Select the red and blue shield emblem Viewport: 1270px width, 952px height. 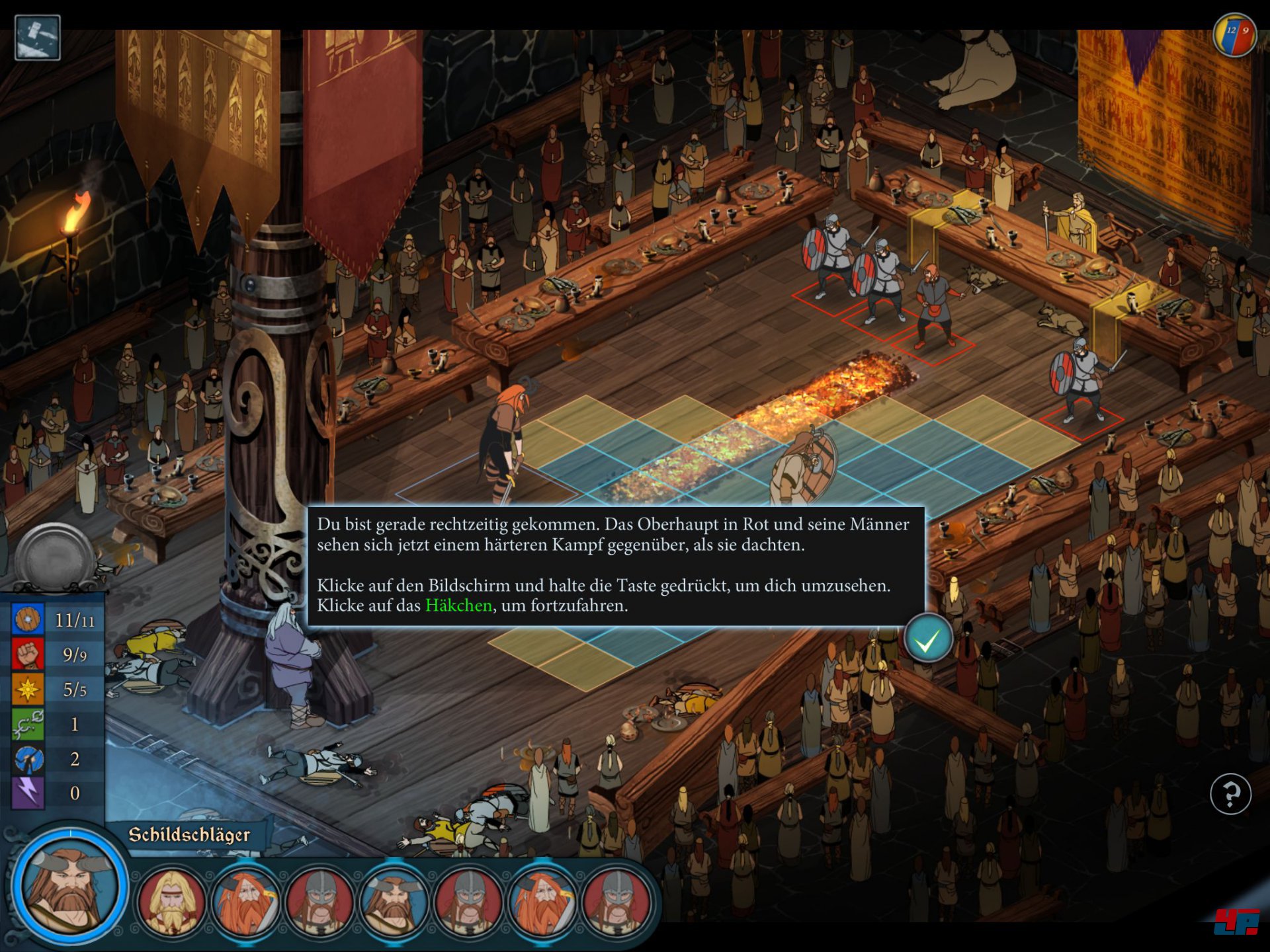1235,34
